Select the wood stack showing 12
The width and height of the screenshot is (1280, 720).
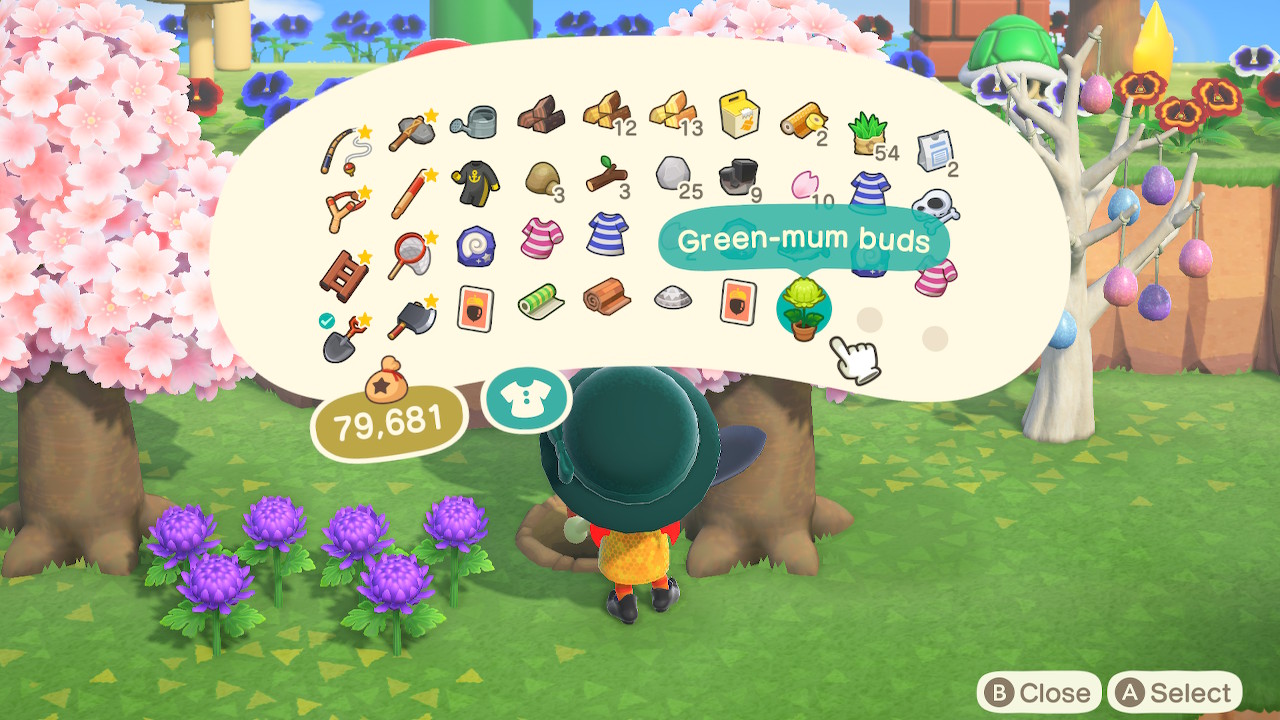click(x=605, y=113)
